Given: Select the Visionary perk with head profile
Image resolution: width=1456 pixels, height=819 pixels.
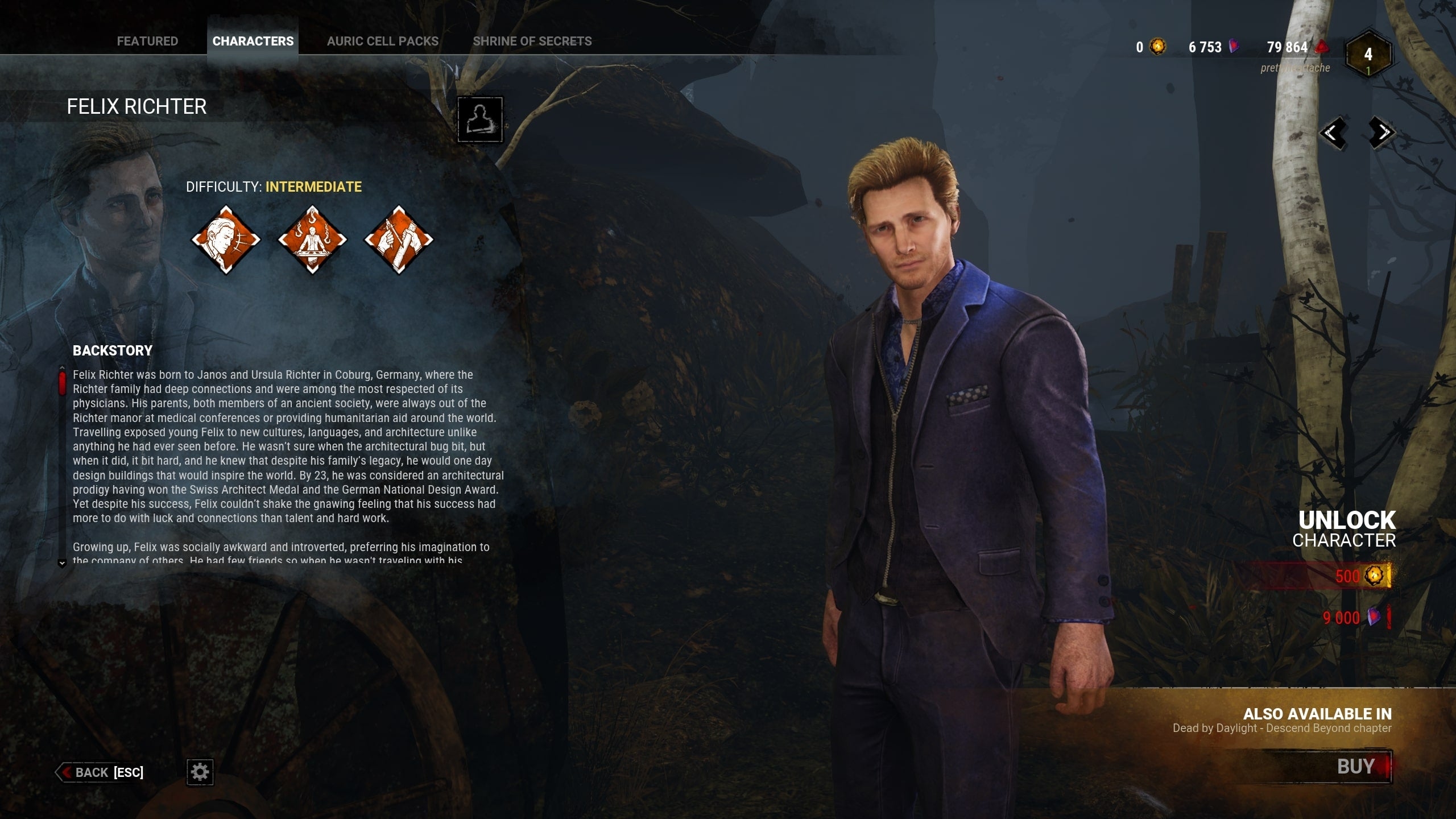Looking at the screenshot, I should tap(226, 239).
